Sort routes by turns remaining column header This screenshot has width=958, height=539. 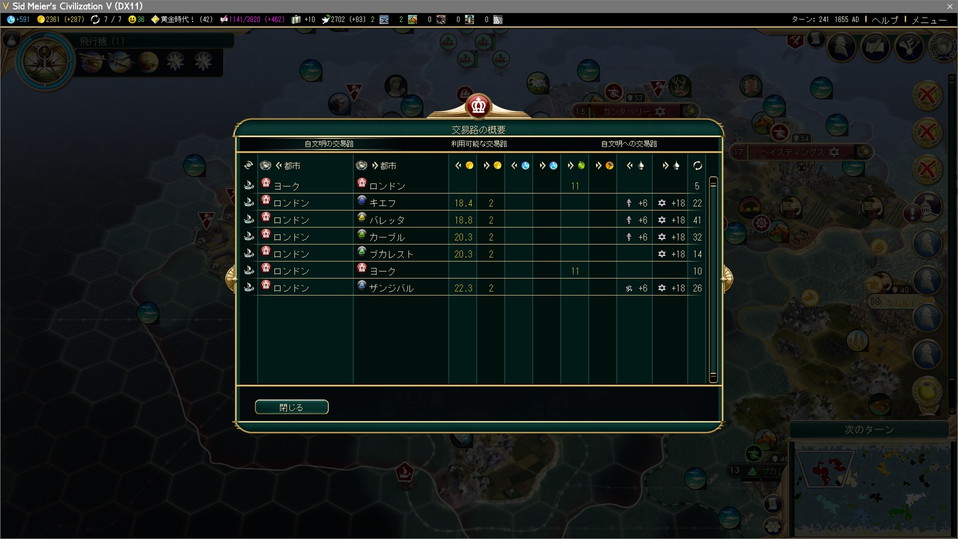pyautogui.click(x=696, y=165)
